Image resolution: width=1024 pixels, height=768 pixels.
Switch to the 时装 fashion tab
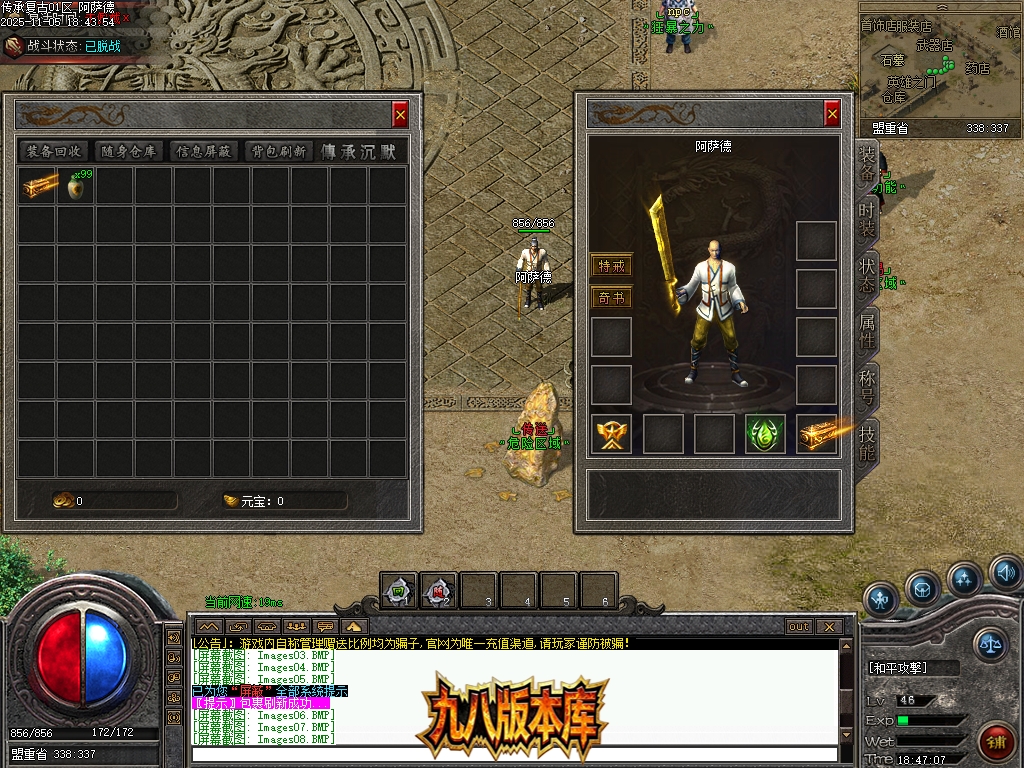coord(866,218)
